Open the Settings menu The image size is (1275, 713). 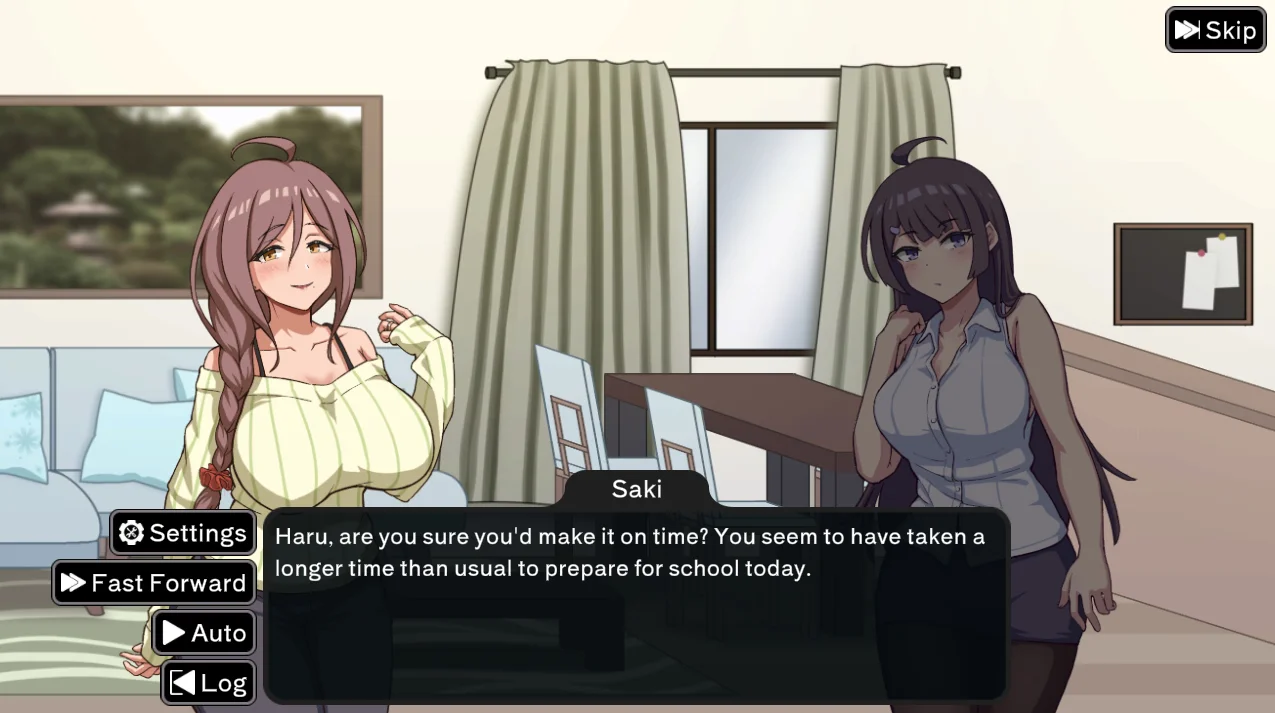tap(183, 533)
